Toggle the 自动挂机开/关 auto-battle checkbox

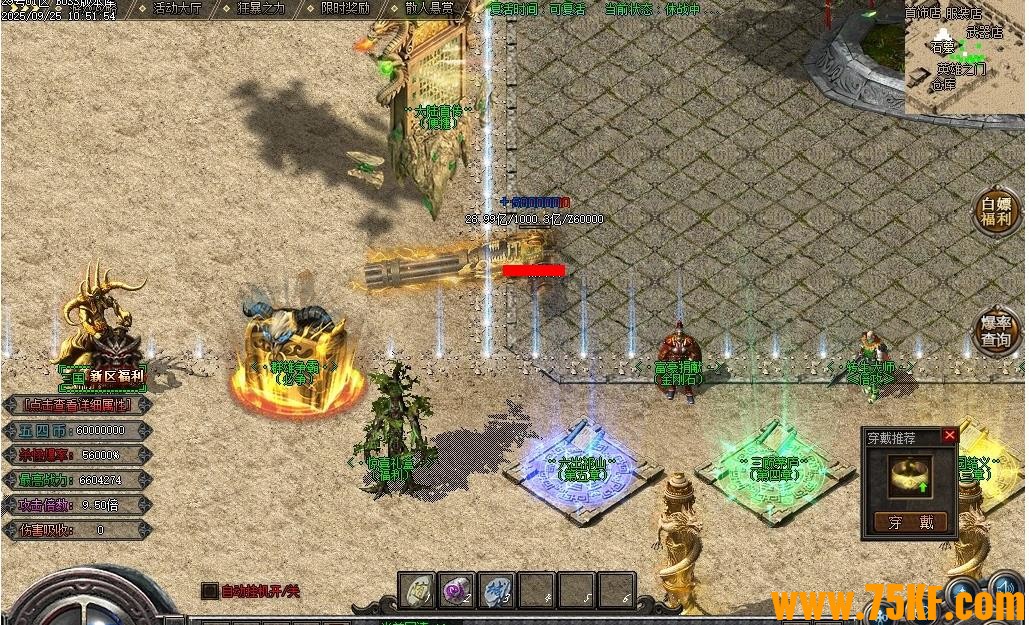pos(209,591)
